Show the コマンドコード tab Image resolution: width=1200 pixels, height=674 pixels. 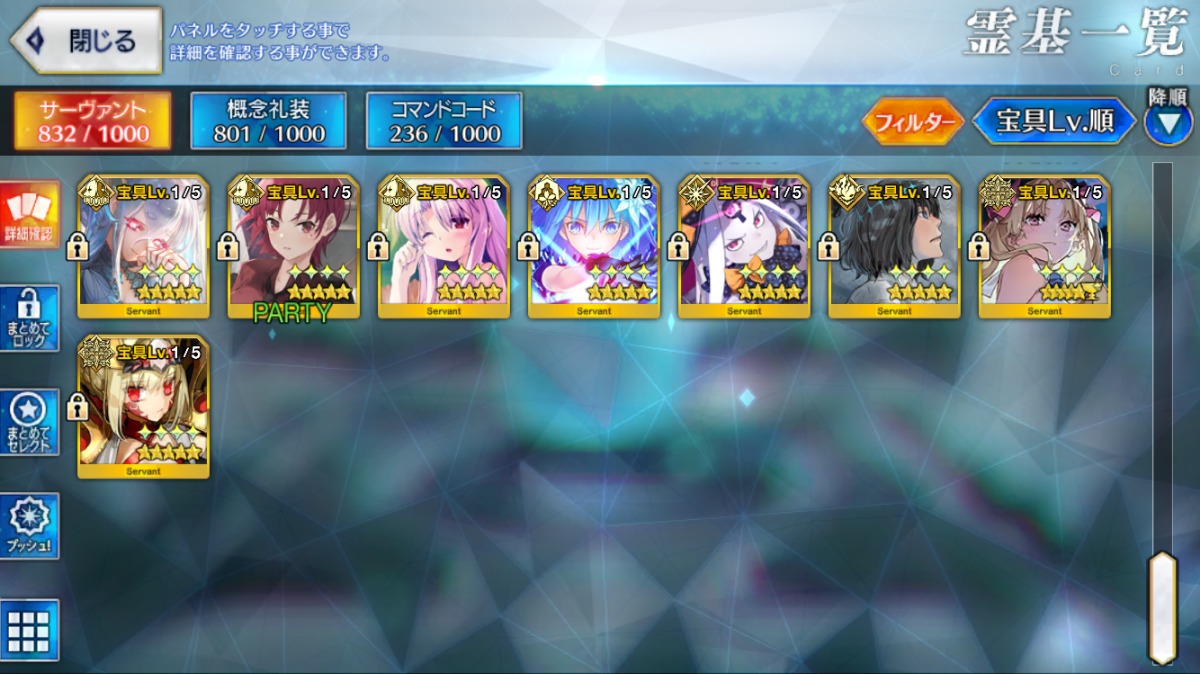click(444, 121)
